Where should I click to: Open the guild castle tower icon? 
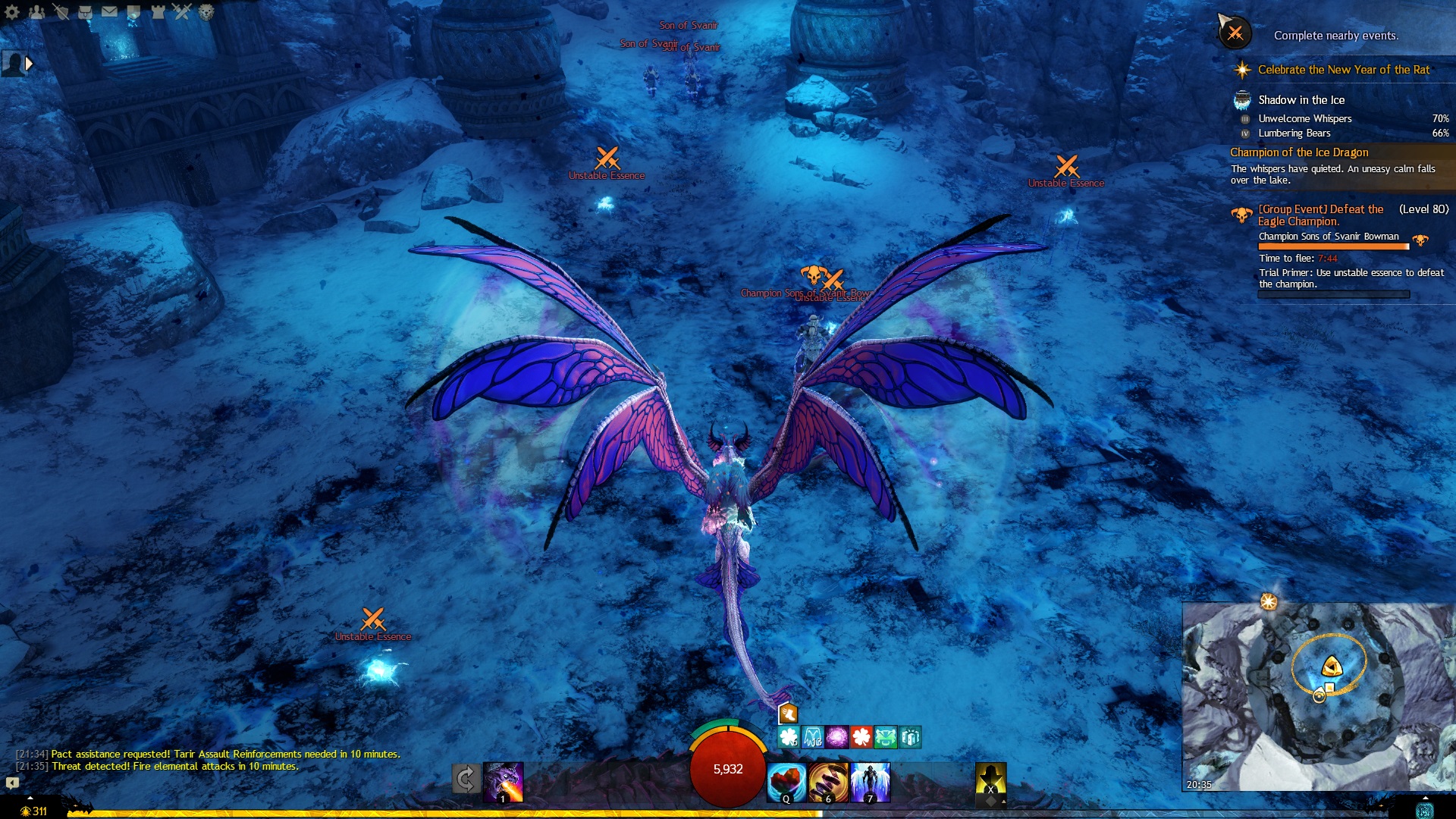(158, 11)
